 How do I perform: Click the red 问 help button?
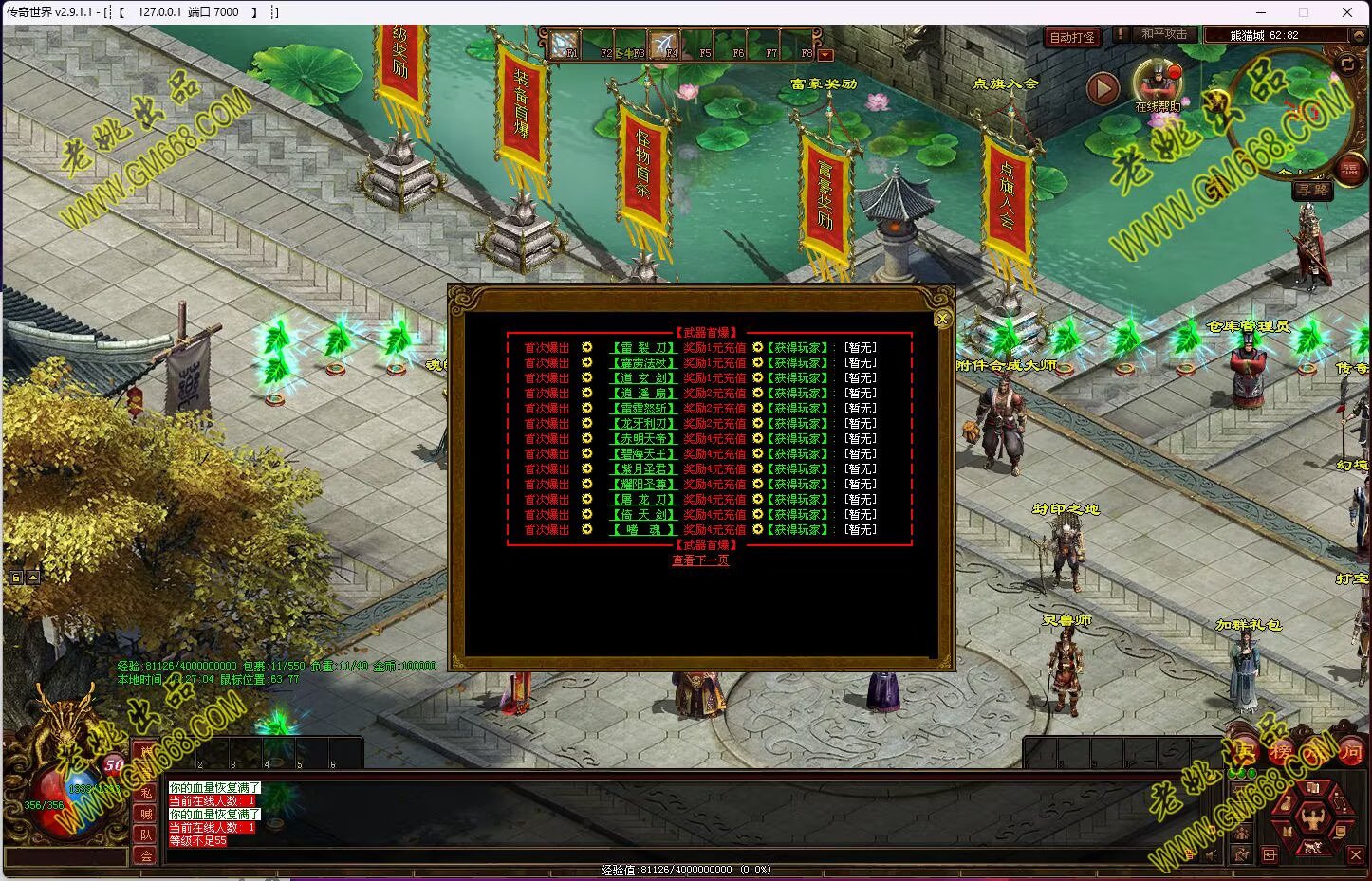point(1351,753)
